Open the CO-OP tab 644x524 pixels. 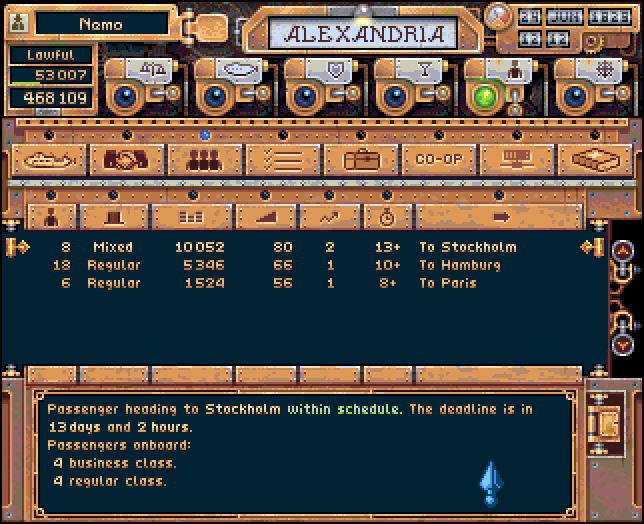tap(439, 160)
